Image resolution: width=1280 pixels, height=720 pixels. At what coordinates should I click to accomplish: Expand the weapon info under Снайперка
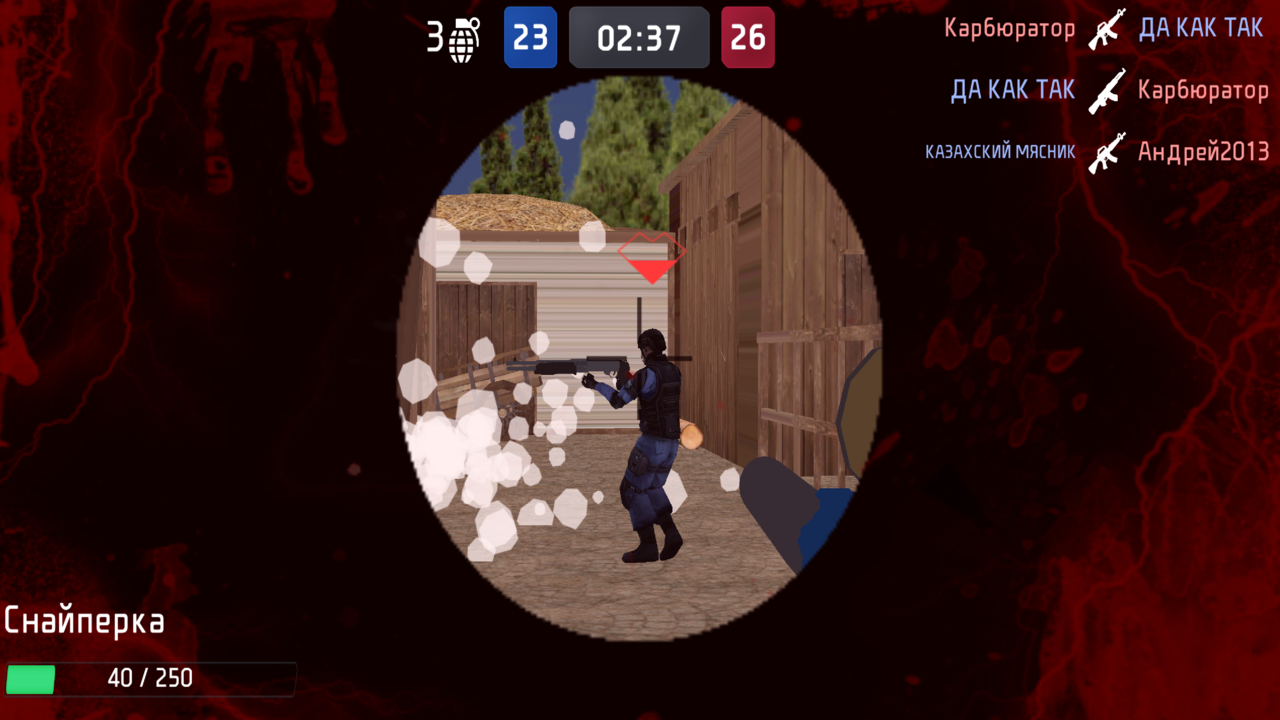pyautogui.click(x=150, y=678)
